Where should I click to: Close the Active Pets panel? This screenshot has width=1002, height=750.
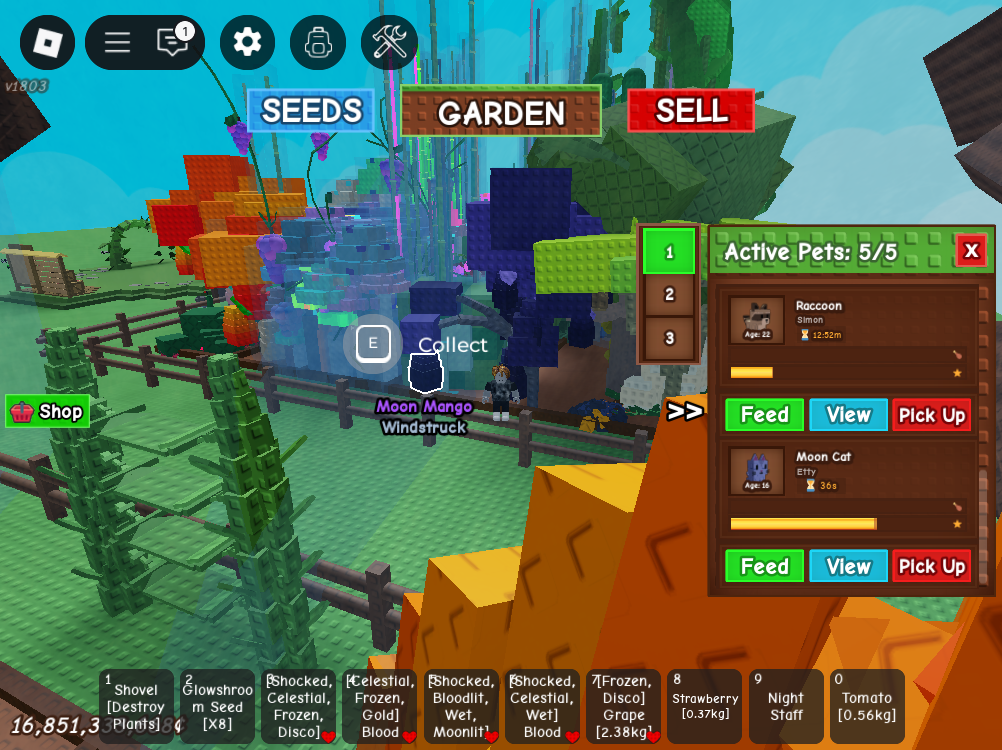pyautogui.click(x=970, y=250)
